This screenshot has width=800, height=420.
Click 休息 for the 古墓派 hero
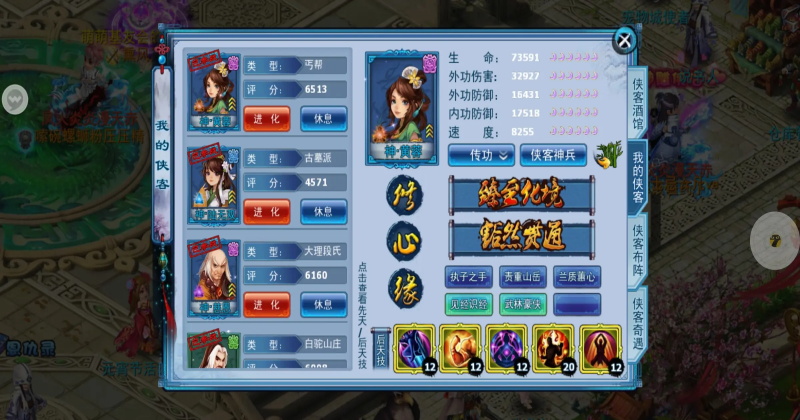[323, 211]
